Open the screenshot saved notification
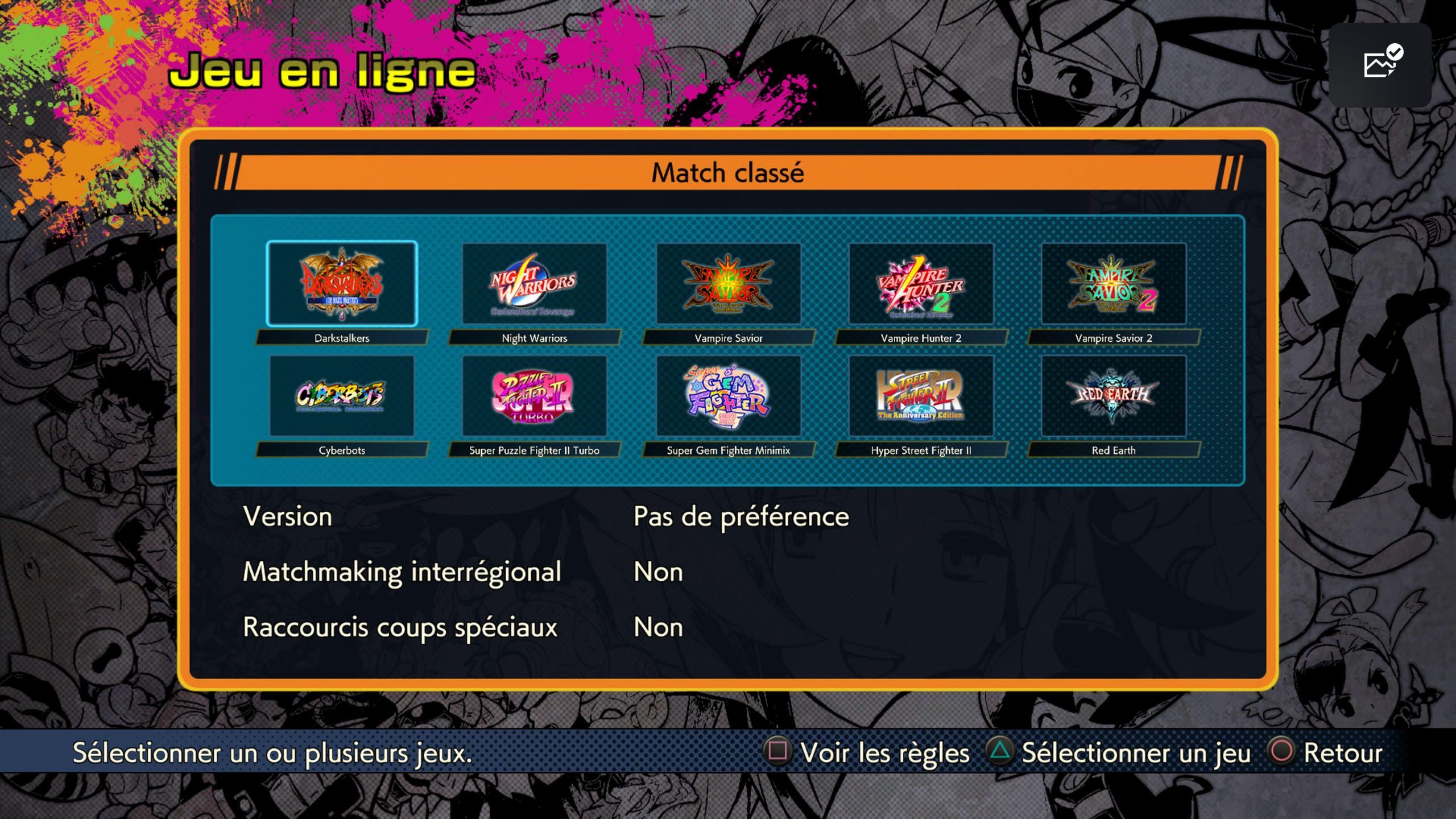Viewport: 1456px width, 819px height. click(x=1380, y=65)
